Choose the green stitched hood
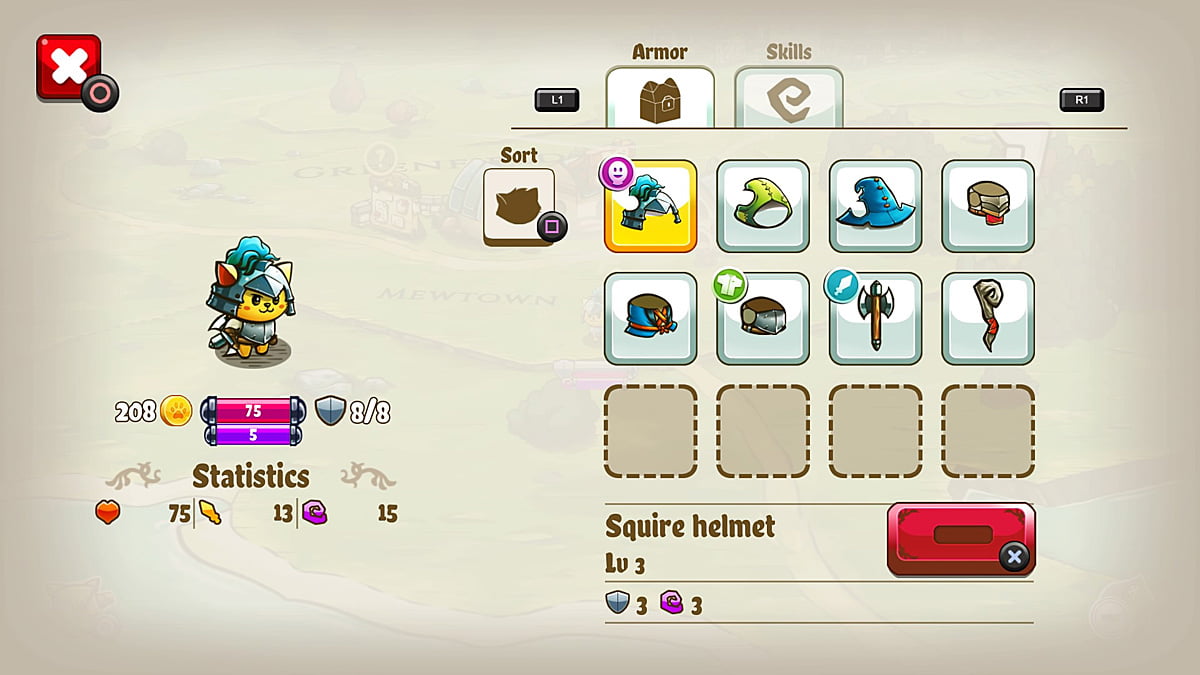Viewport: 1200px width, 675px height. click(763, 206)
